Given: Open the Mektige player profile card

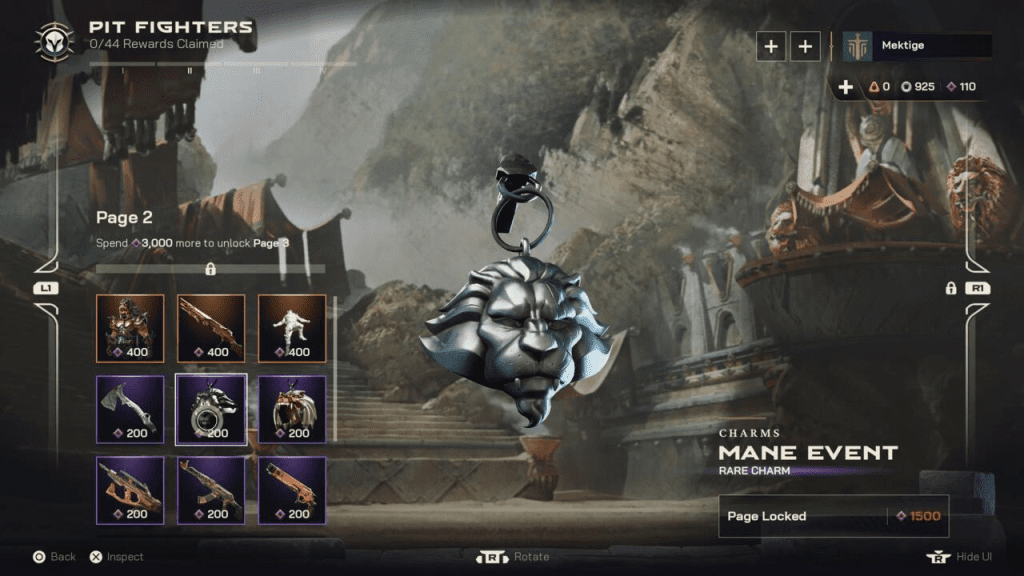Looking at the screenshot, I should (917, 46).
